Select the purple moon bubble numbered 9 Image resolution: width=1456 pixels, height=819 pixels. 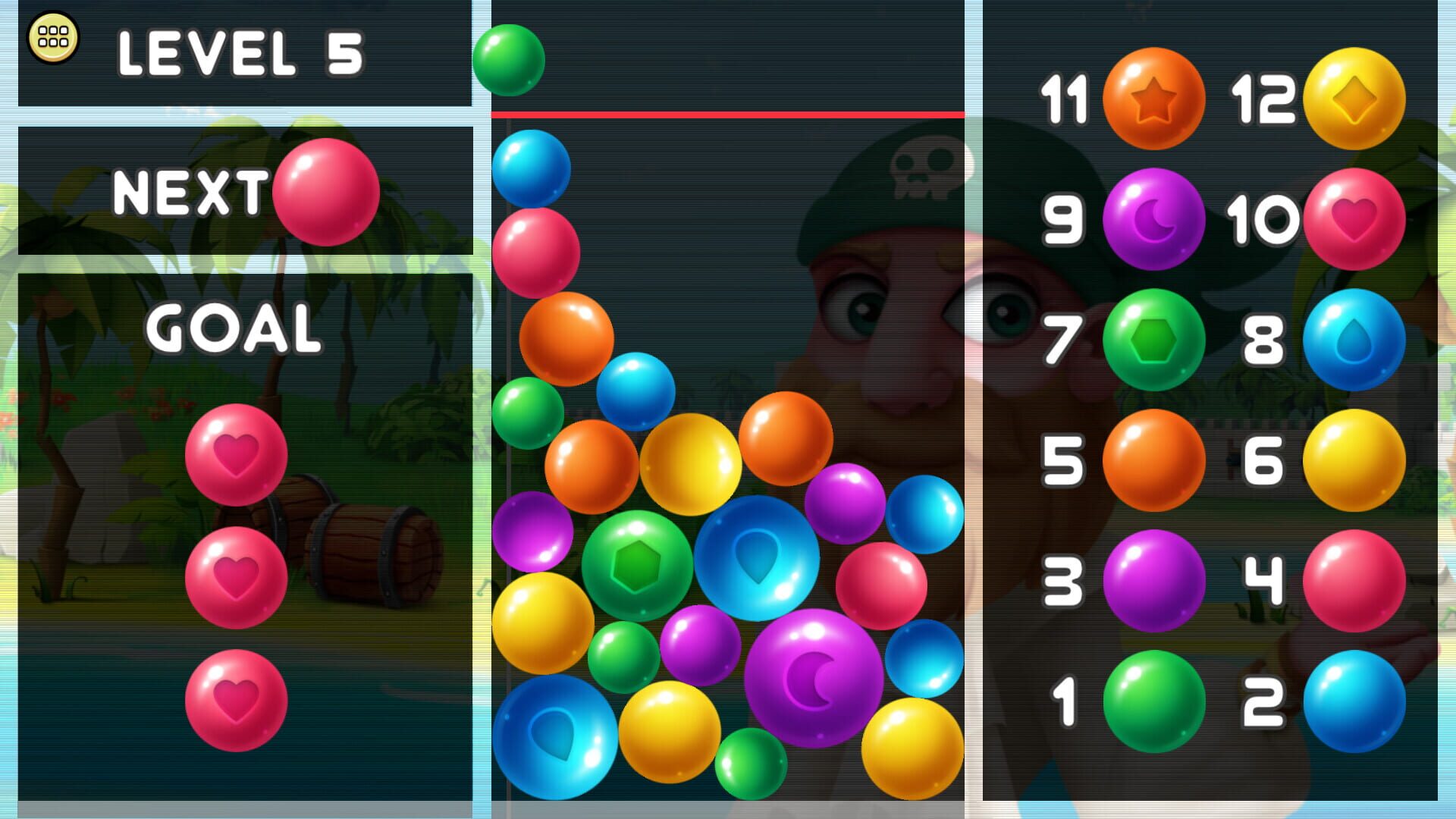pos(1156,218)
